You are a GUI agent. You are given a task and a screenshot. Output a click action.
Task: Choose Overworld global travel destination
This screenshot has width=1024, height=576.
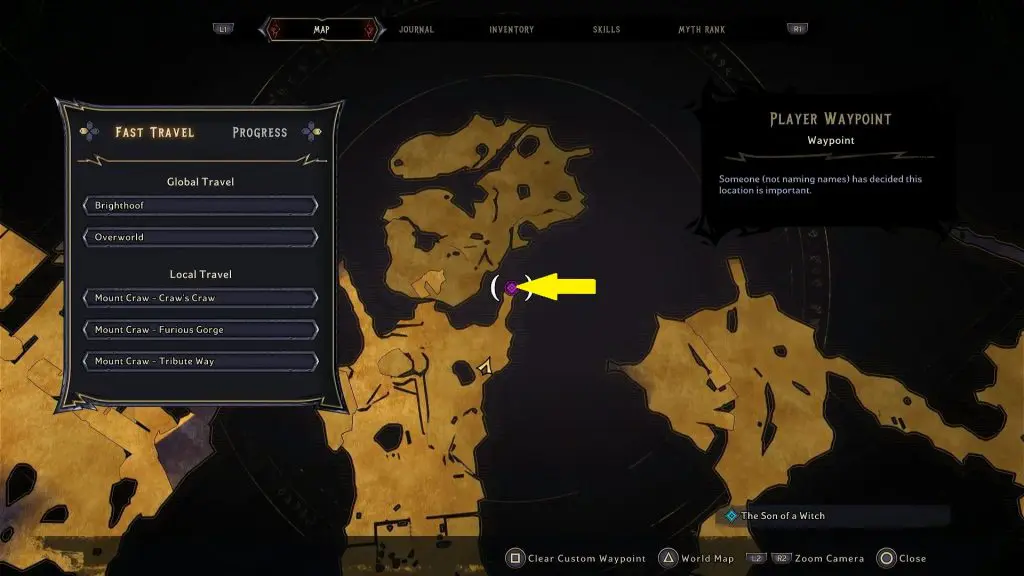201,238
